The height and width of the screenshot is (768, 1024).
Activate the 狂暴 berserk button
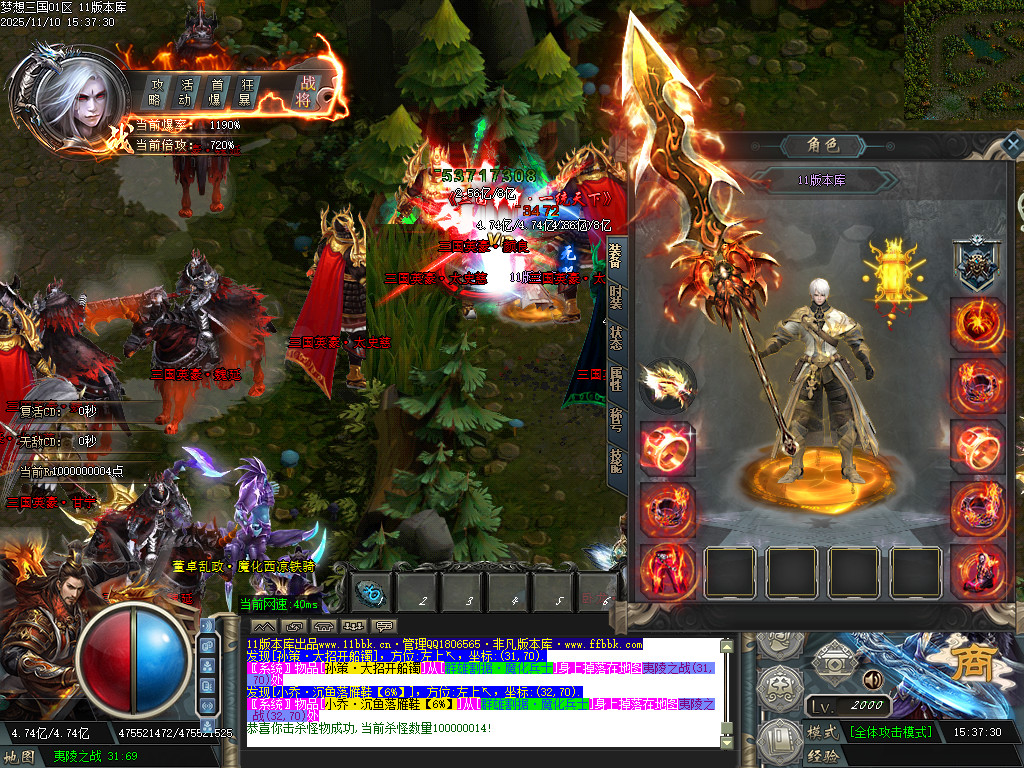pyautogui.click(x=244, y=92)
